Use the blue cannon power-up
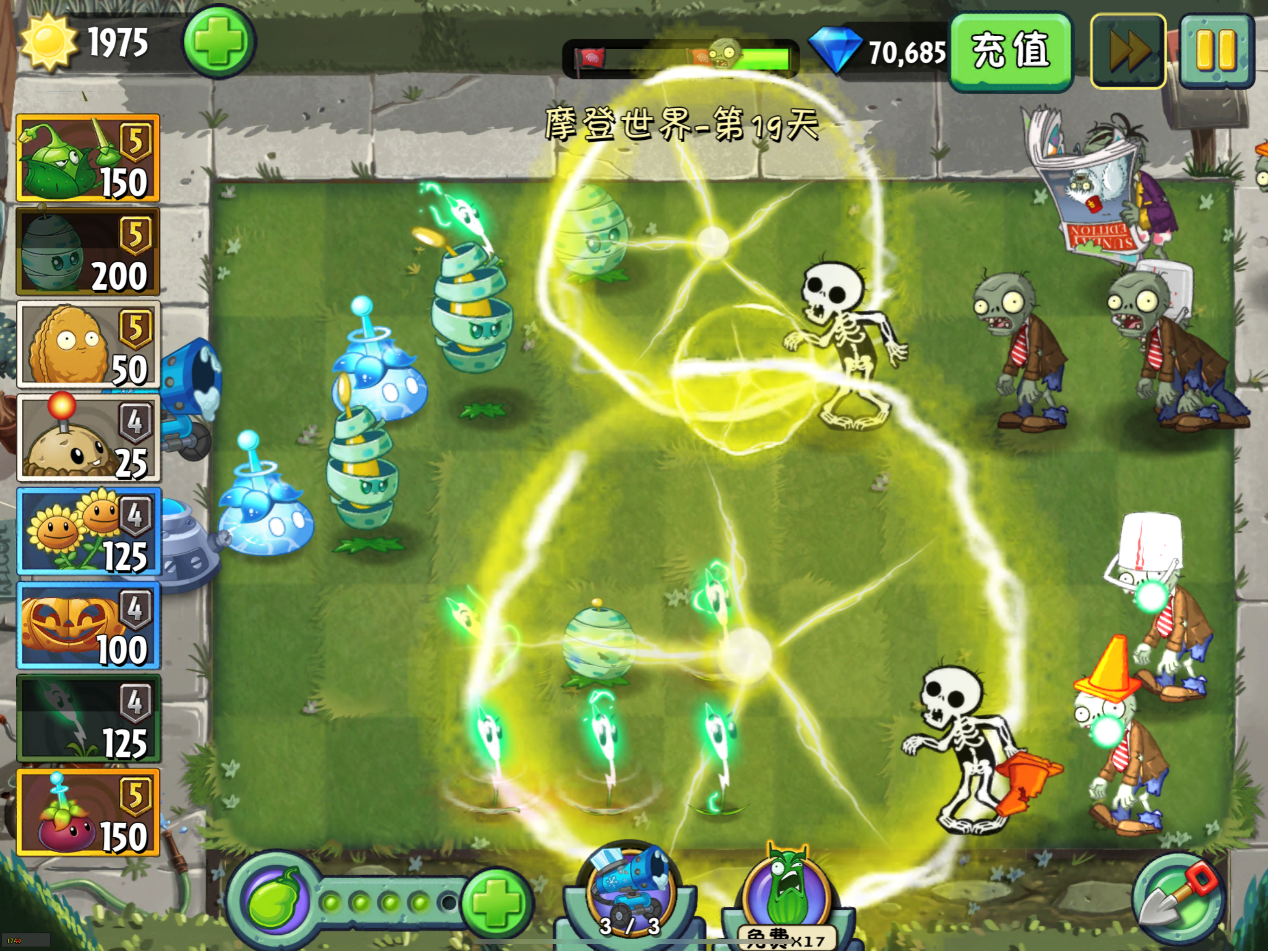 pos(630,888)
